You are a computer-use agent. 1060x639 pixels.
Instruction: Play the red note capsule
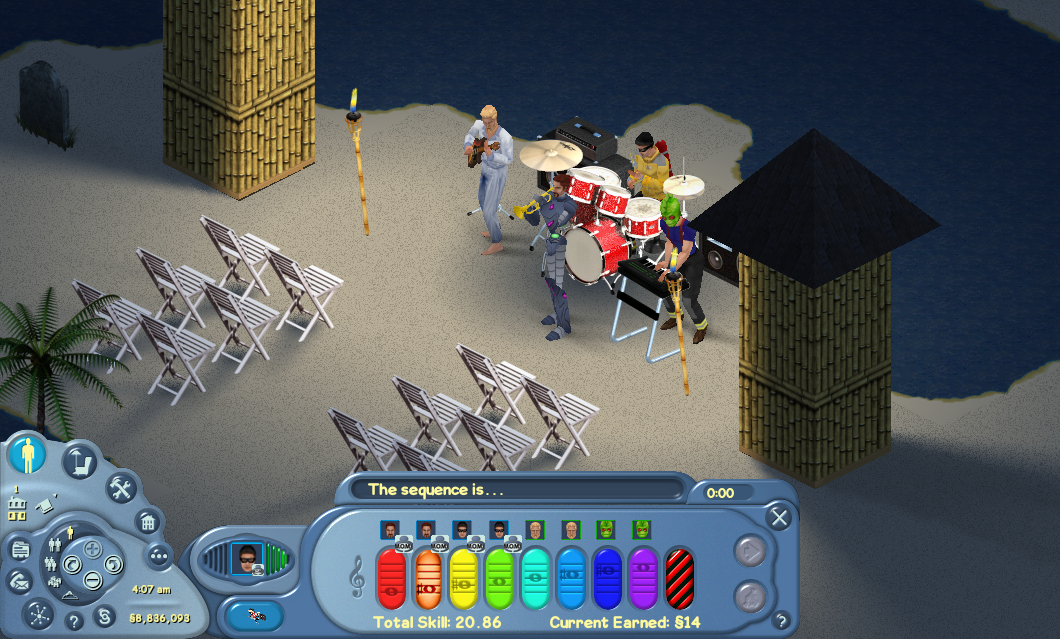tap(391, 578)
